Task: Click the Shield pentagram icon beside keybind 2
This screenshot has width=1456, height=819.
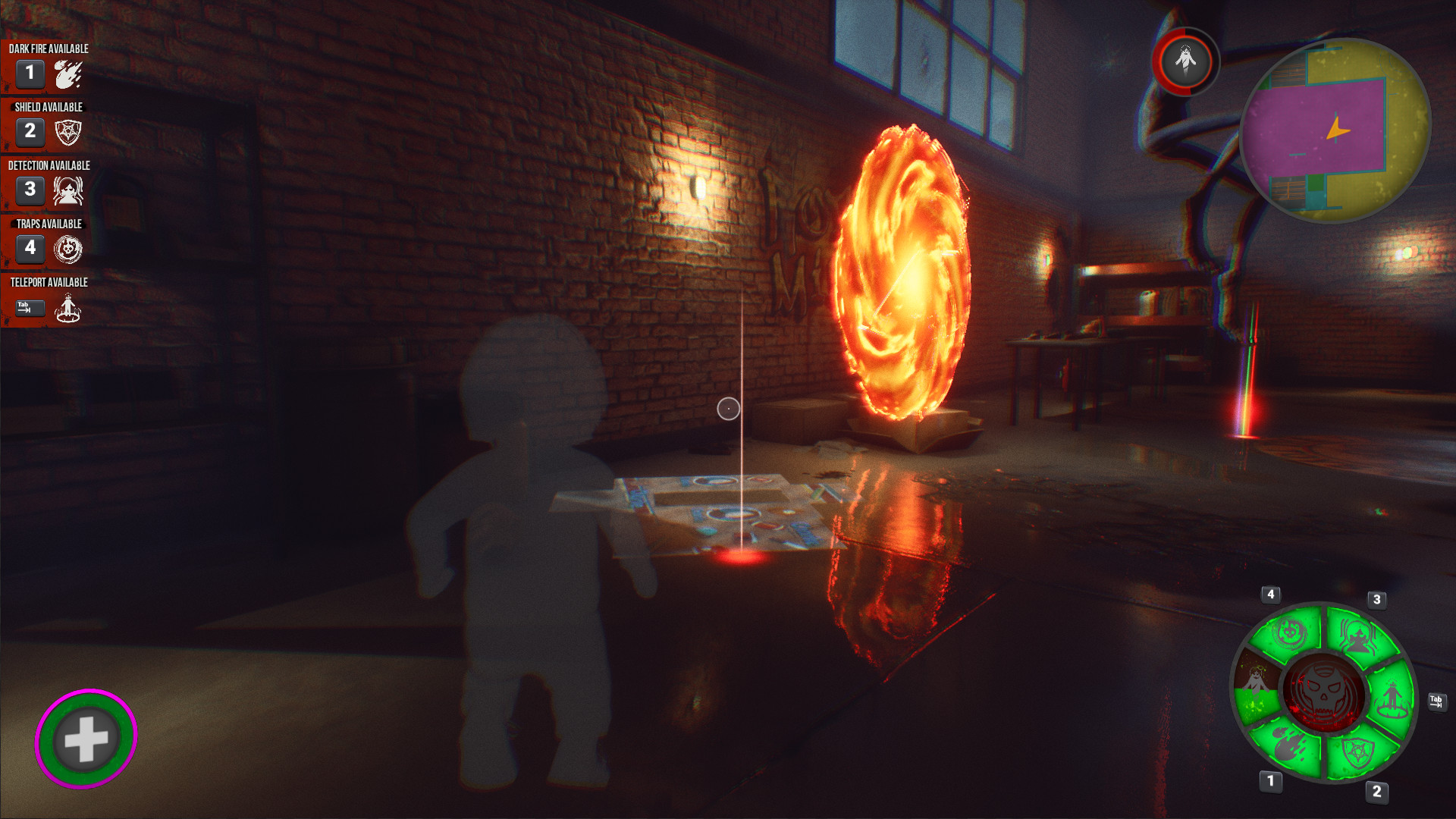Action: [x=67, y=131]
